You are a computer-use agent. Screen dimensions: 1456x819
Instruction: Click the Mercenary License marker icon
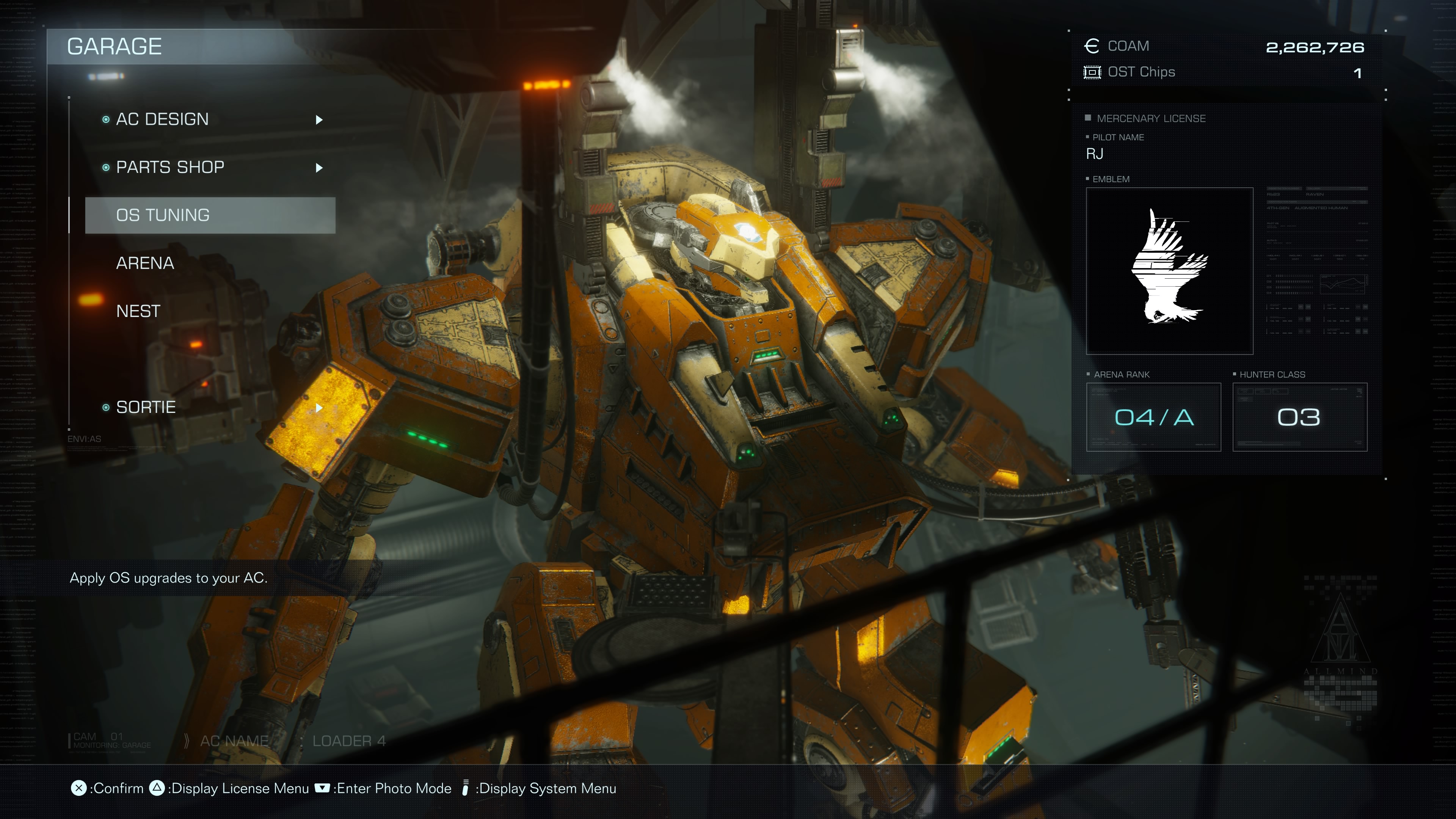click(x=1088, y=118)
